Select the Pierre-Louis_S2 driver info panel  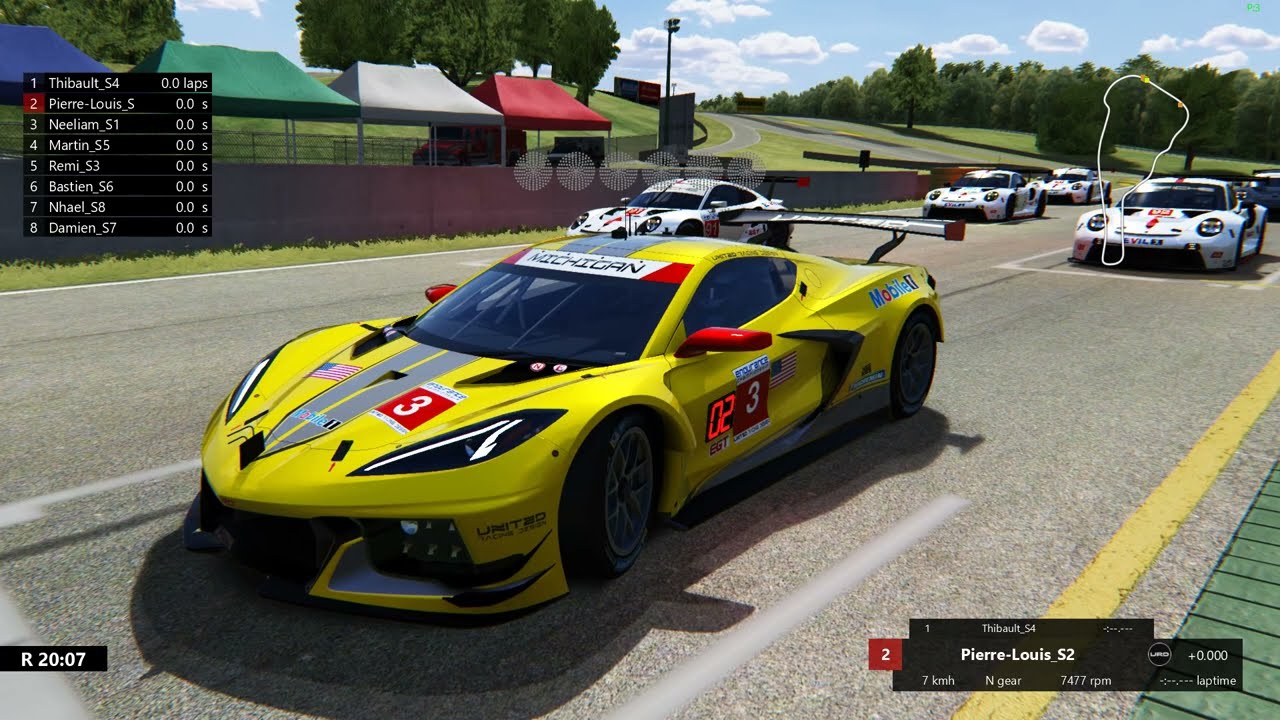(x=1017, y=655)
